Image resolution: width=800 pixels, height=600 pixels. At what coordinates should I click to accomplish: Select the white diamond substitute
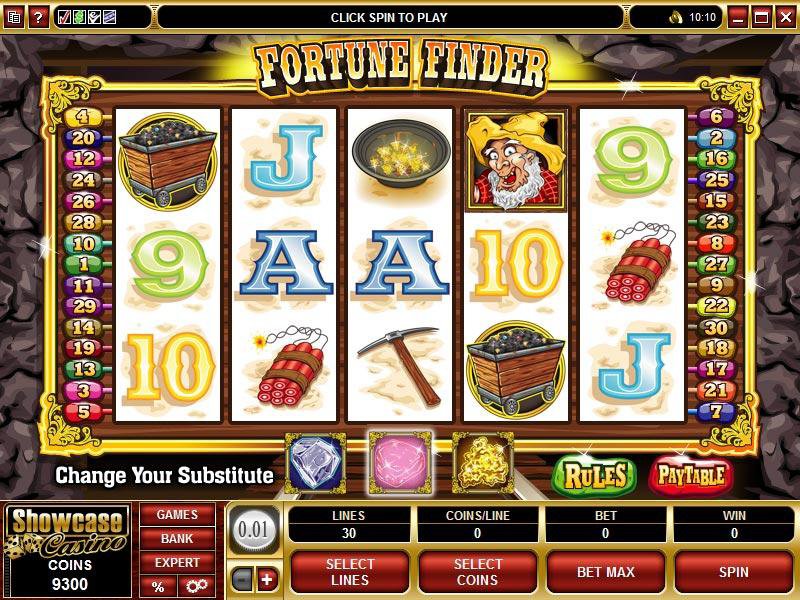pos(316,461)
